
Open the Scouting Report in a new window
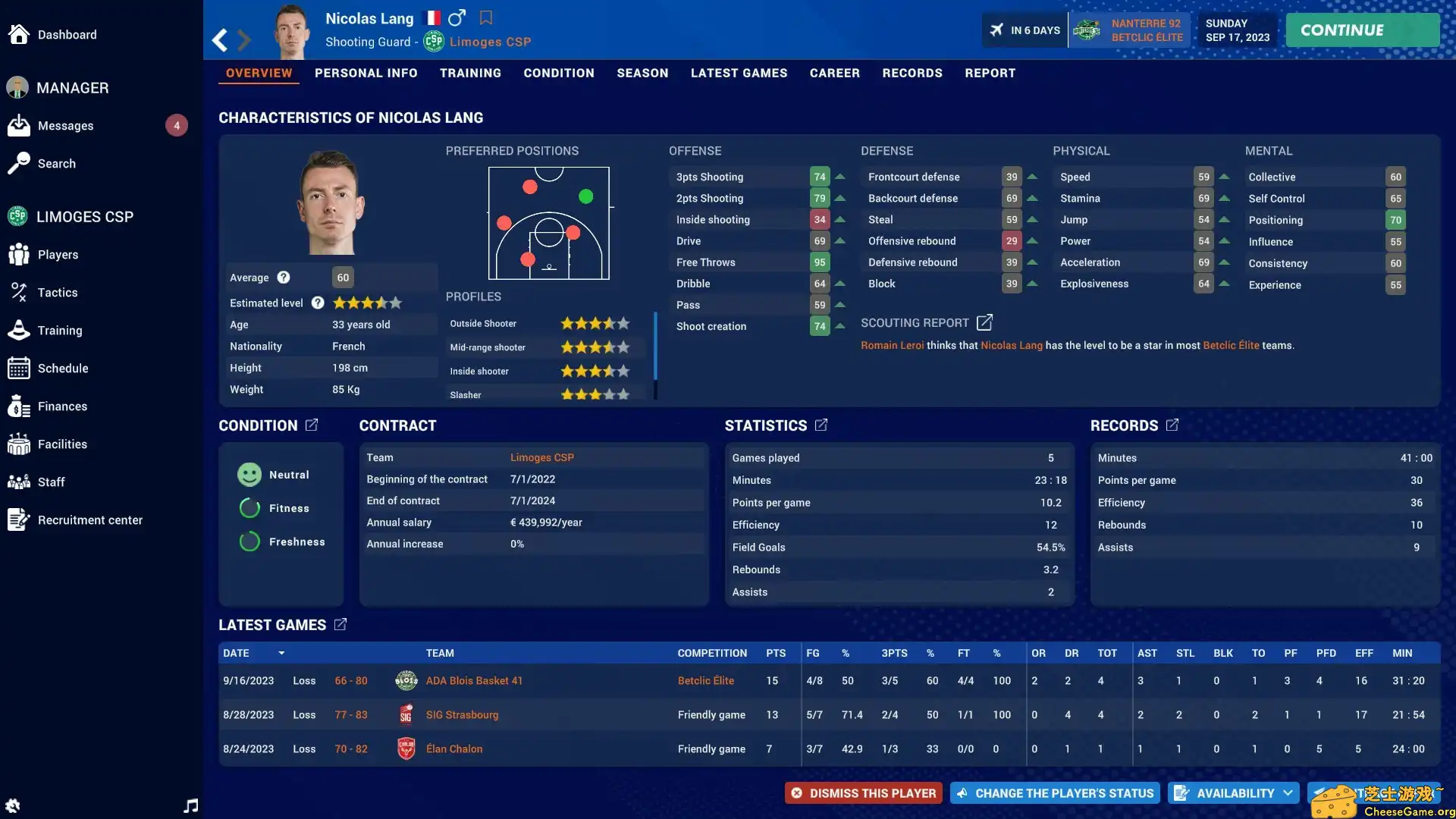pyautogui.click(x=984, y=322)
